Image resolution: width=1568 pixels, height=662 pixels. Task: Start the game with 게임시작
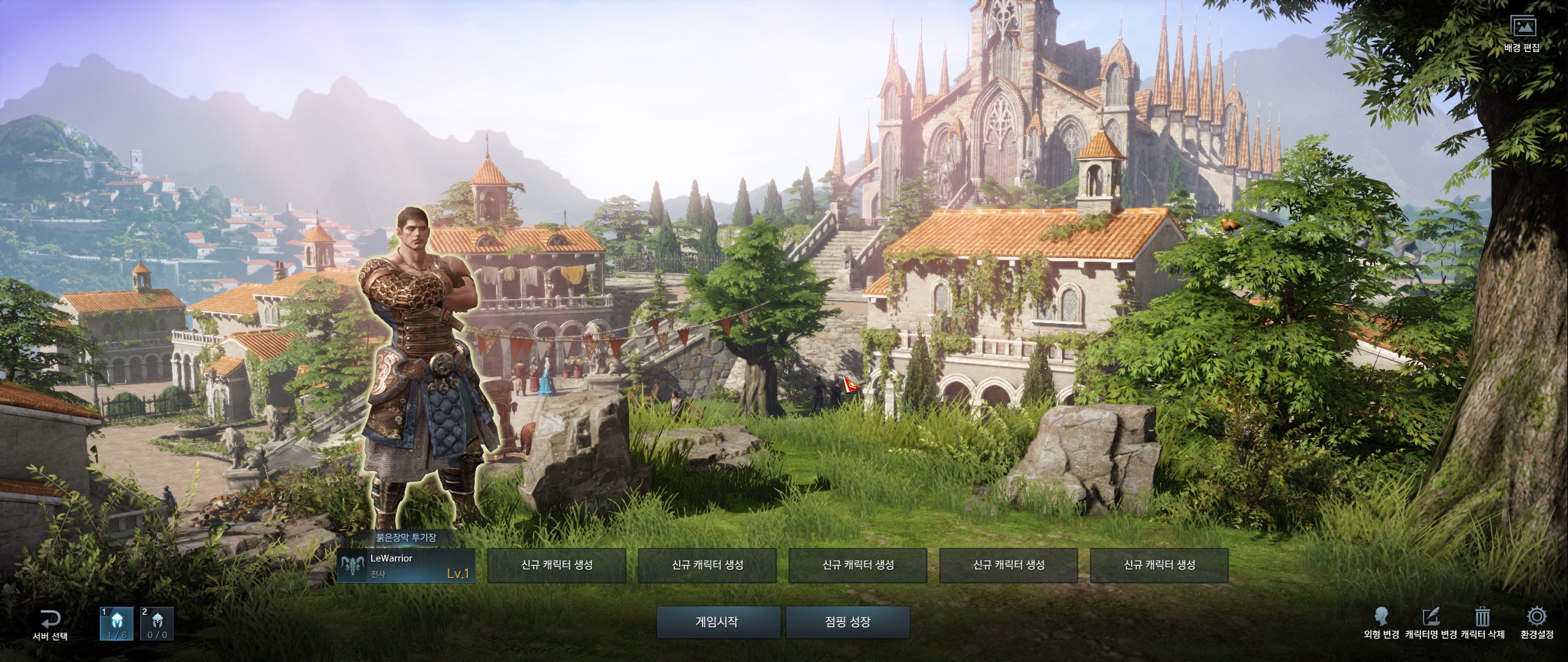[x=718, y=623]
